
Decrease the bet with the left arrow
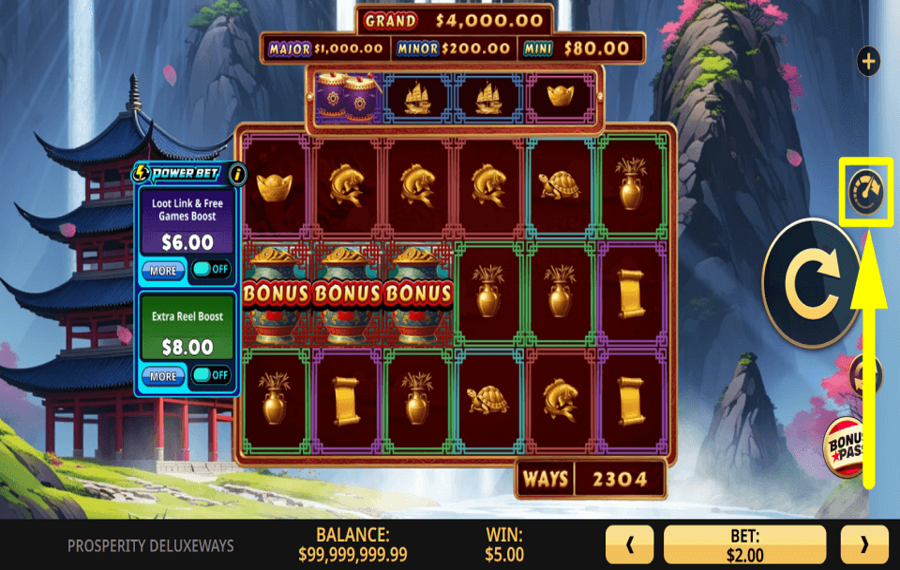coord(629,546)
